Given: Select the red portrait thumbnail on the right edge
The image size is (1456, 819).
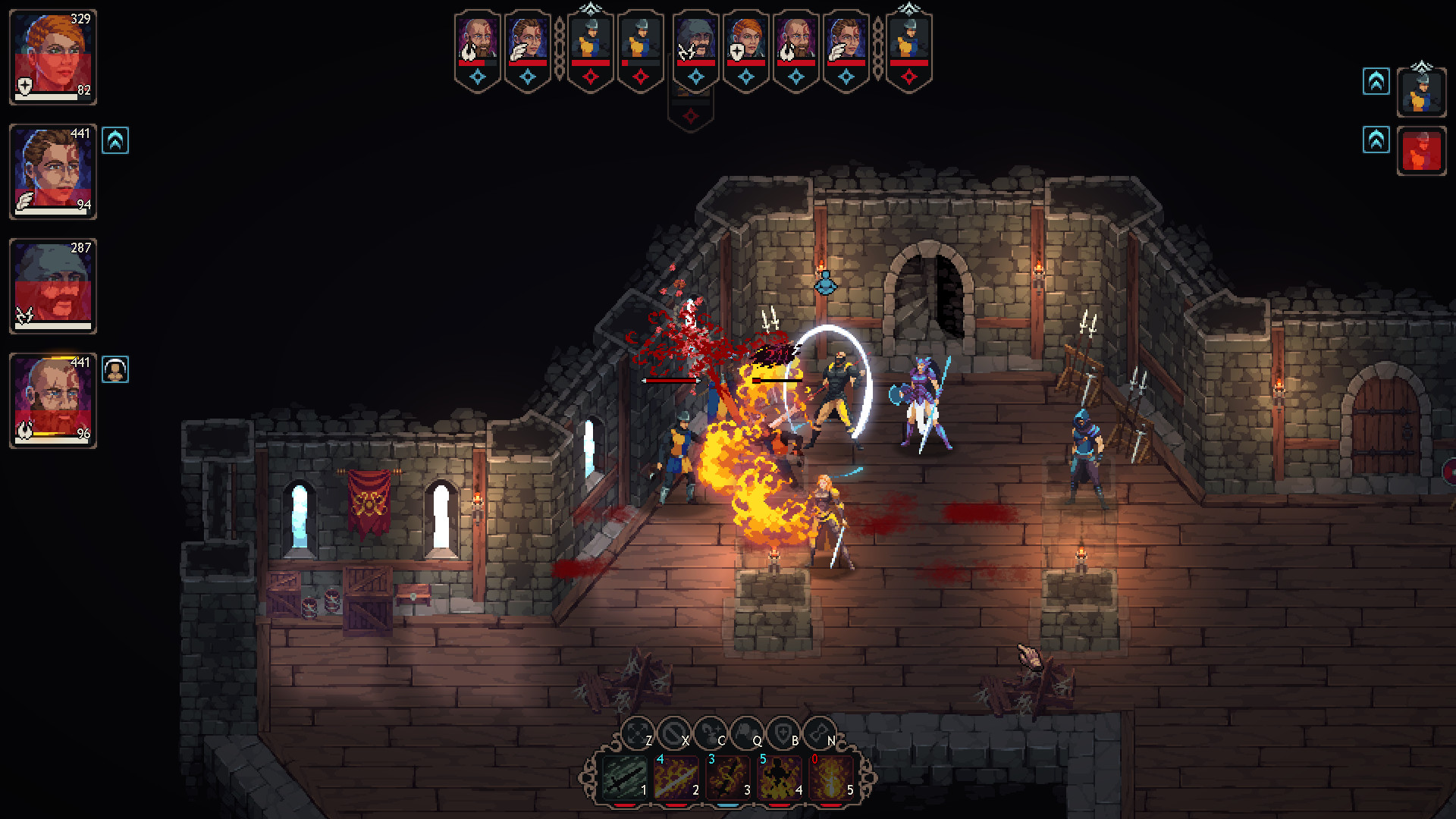Looking at the screenshot, I should 1422,149.
